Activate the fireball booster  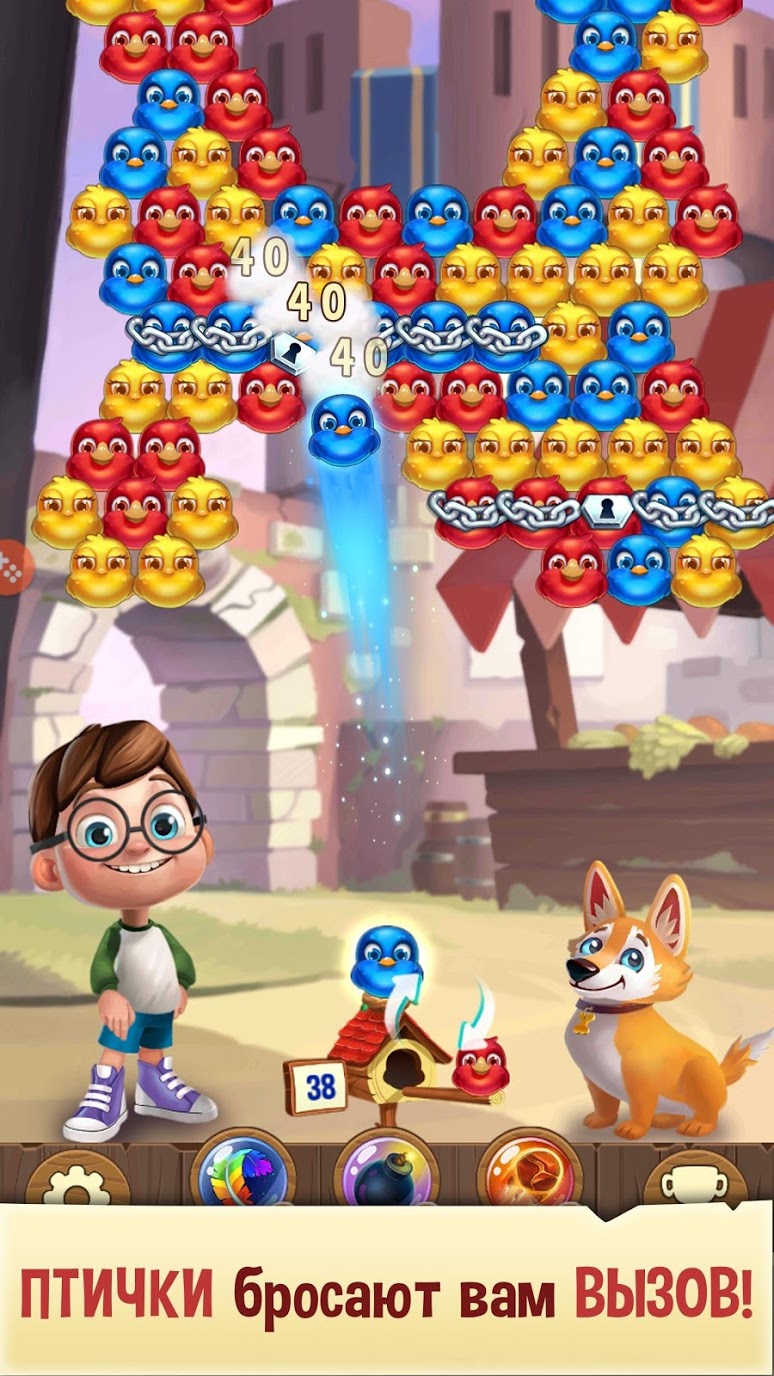(528, 1172)
